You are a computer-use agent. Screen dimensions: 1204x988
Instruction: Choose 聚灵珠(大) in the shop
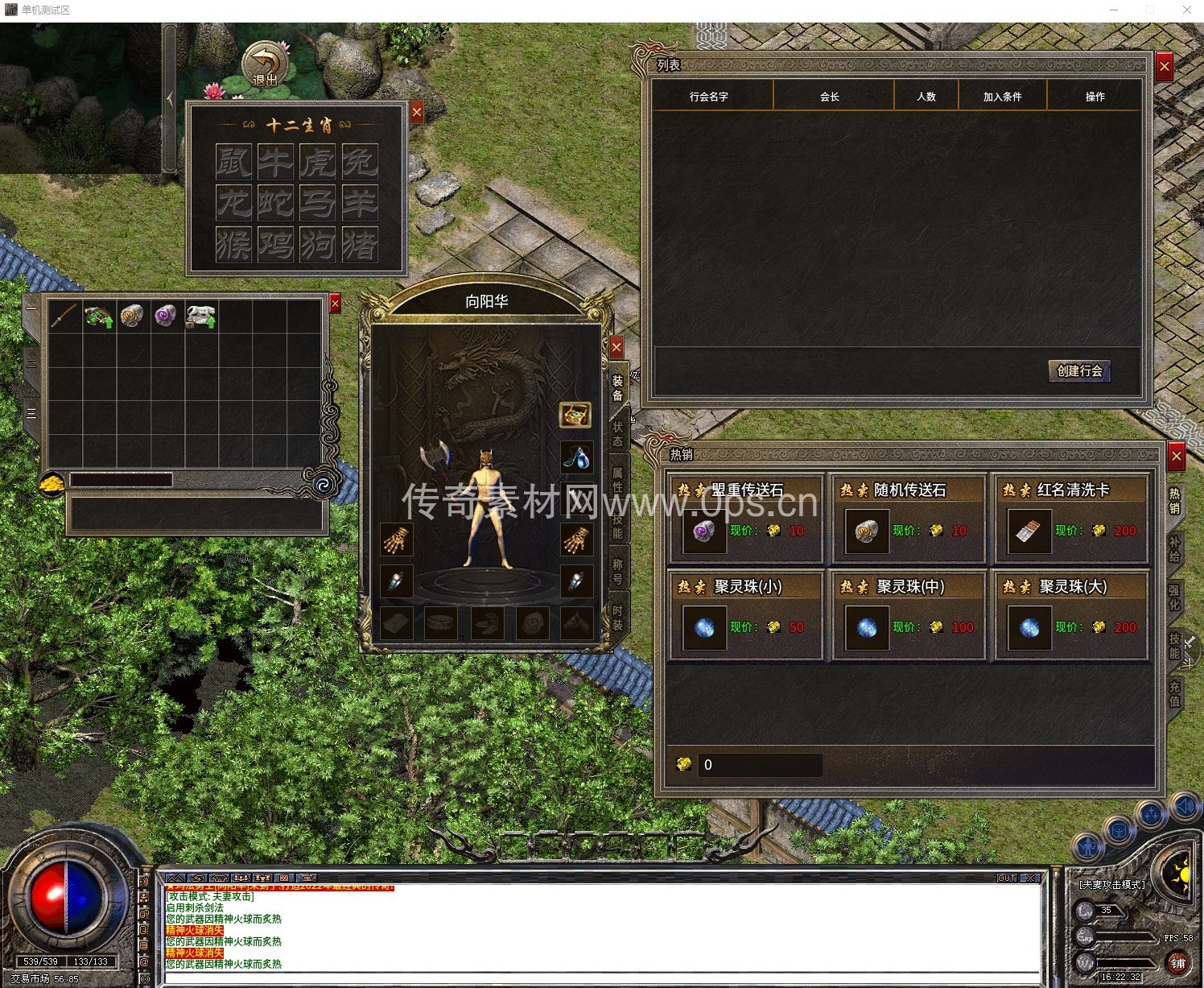tap(1071, 615)
